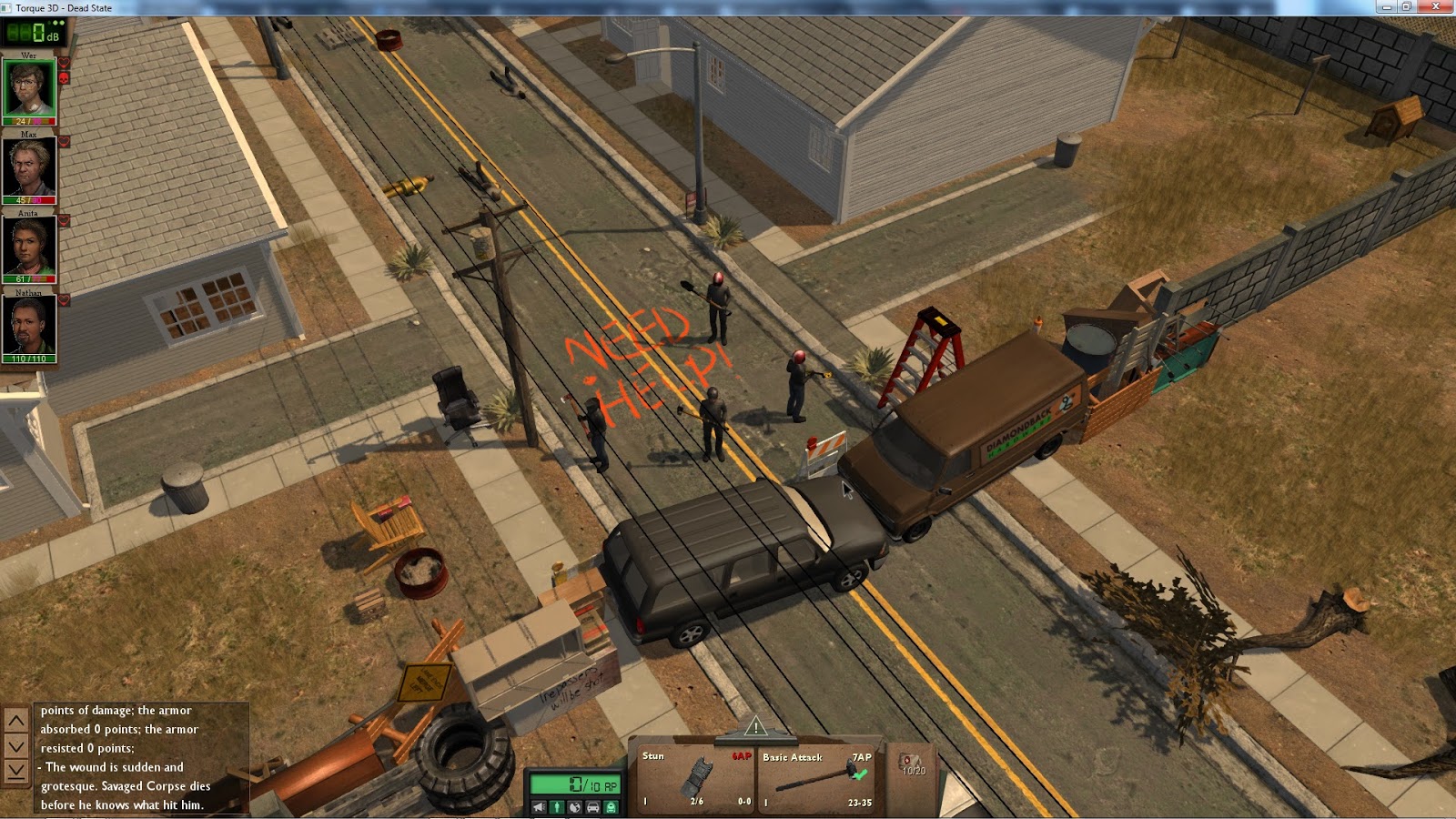Open the area map with the globe icon
1456x819 pixels.
tap(577, 806)
